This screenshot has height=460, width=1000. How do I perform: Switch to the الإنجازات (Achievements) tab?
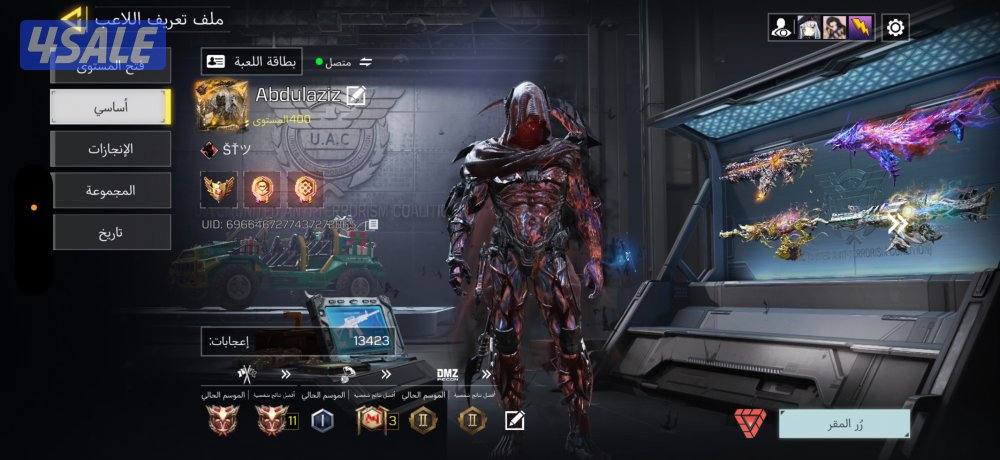point(111,148)
